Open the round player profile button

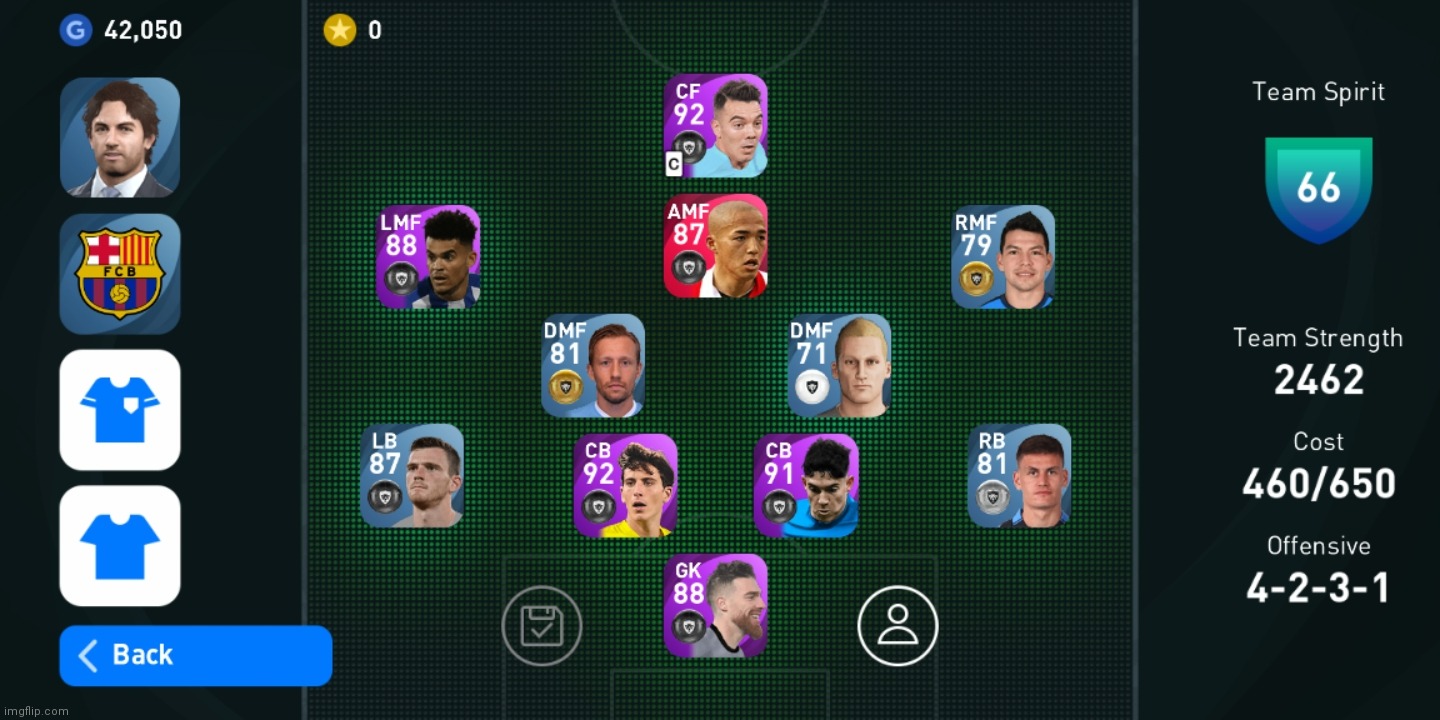[898, 626]
